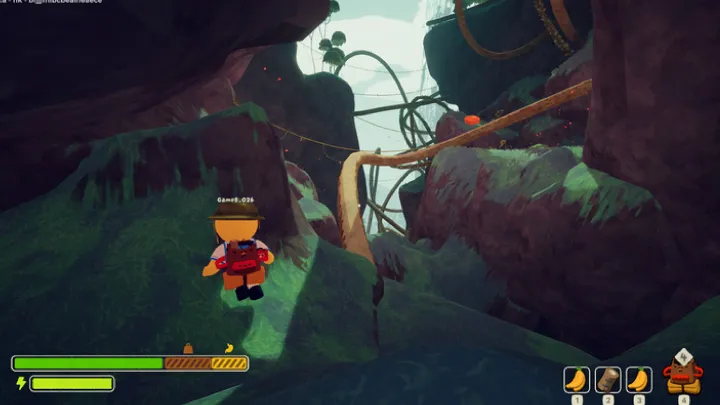Select the bananas in hotbar slot 3
Screen dimensions: 720x405
click(639, 380)
